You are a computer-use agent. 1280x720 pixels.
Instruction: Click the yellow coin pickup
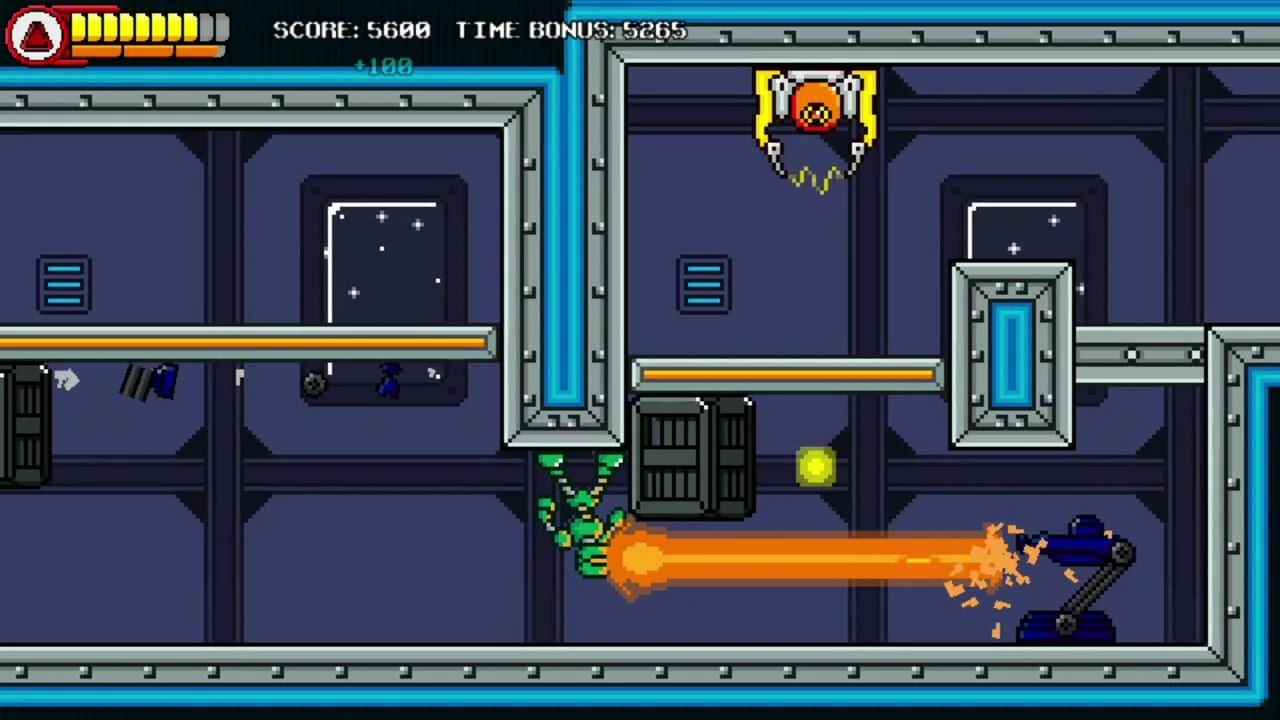pyautogui.click(x=815, y=468)
